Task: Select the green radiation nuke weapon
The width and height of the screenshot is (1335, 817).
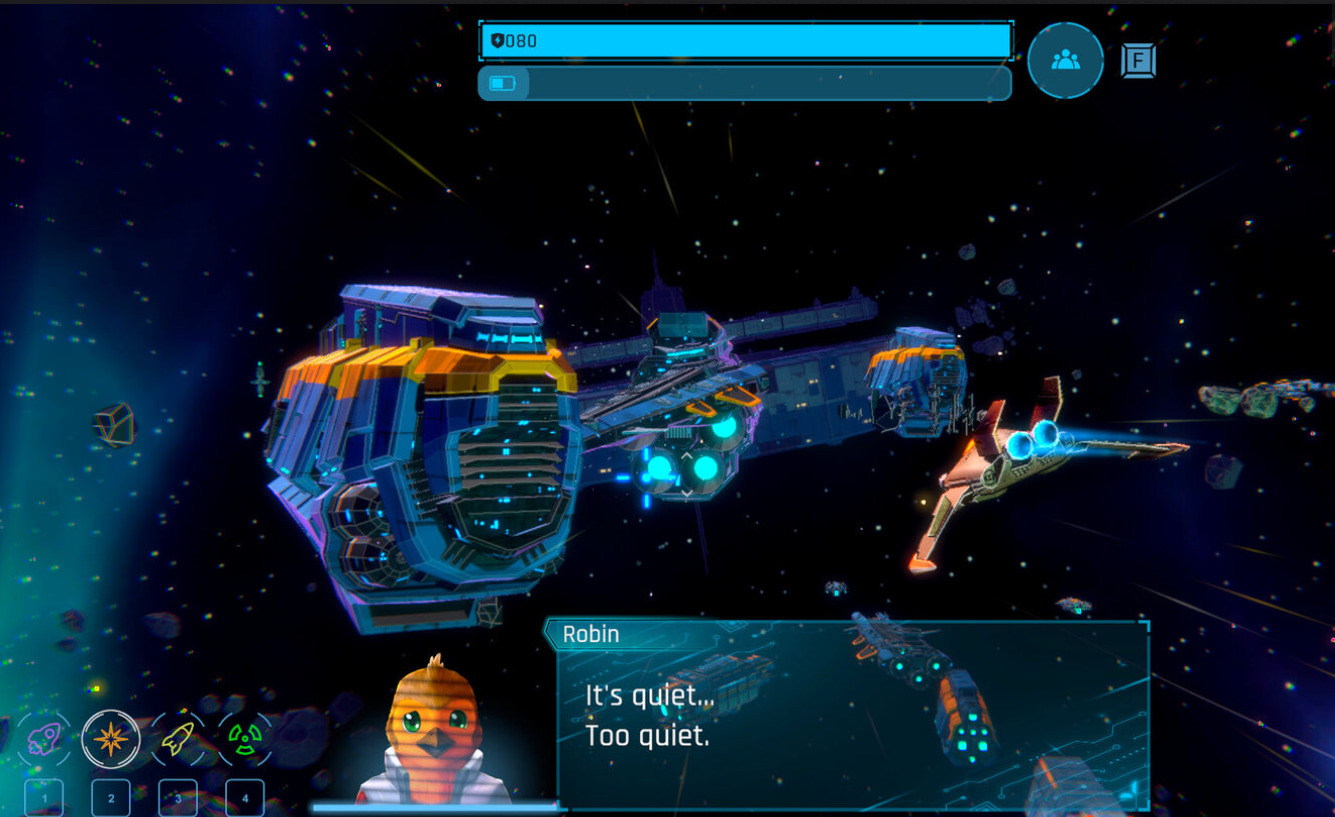Action: [x=245, y=739]
